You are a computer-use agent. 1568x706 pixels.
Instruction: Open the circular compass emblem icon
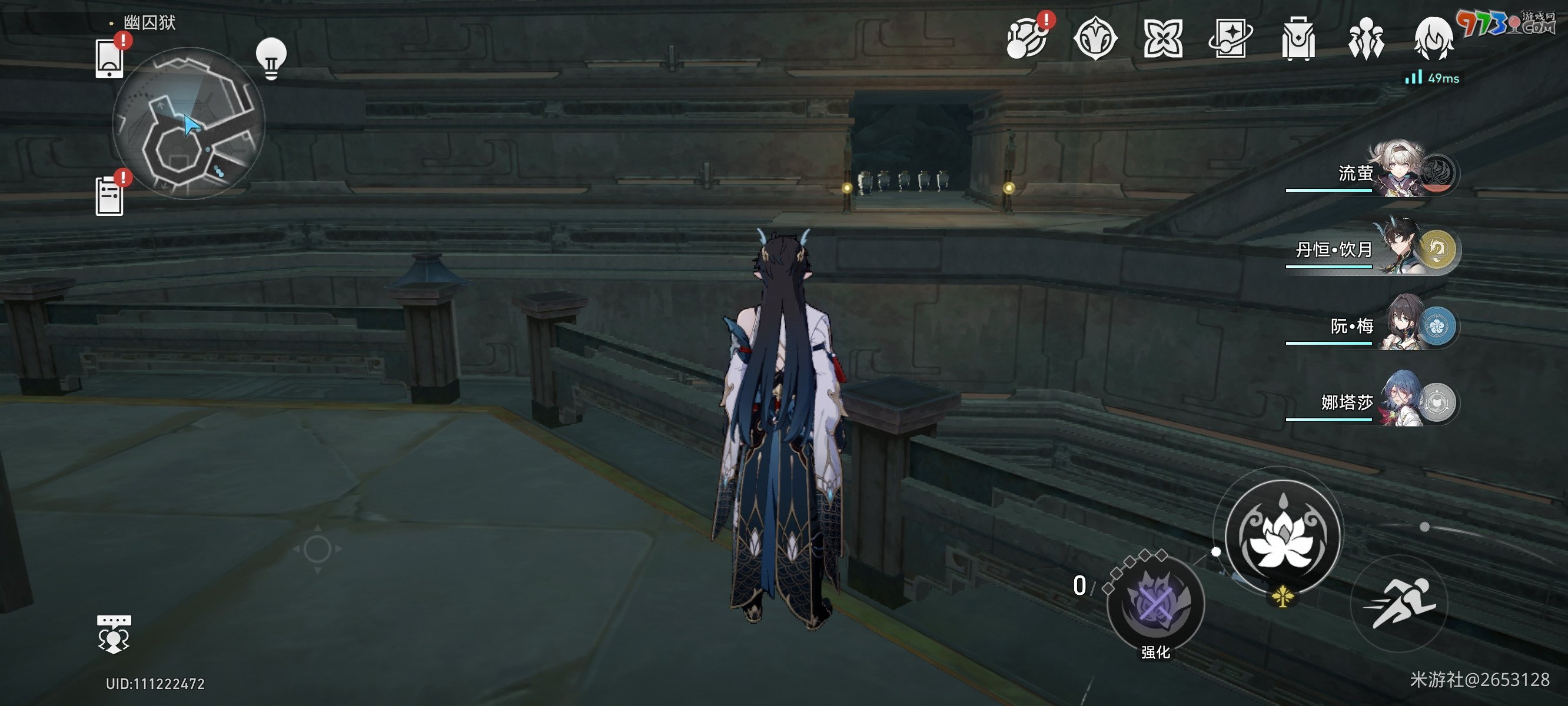pyautogui.click(x=1095, y=39)
